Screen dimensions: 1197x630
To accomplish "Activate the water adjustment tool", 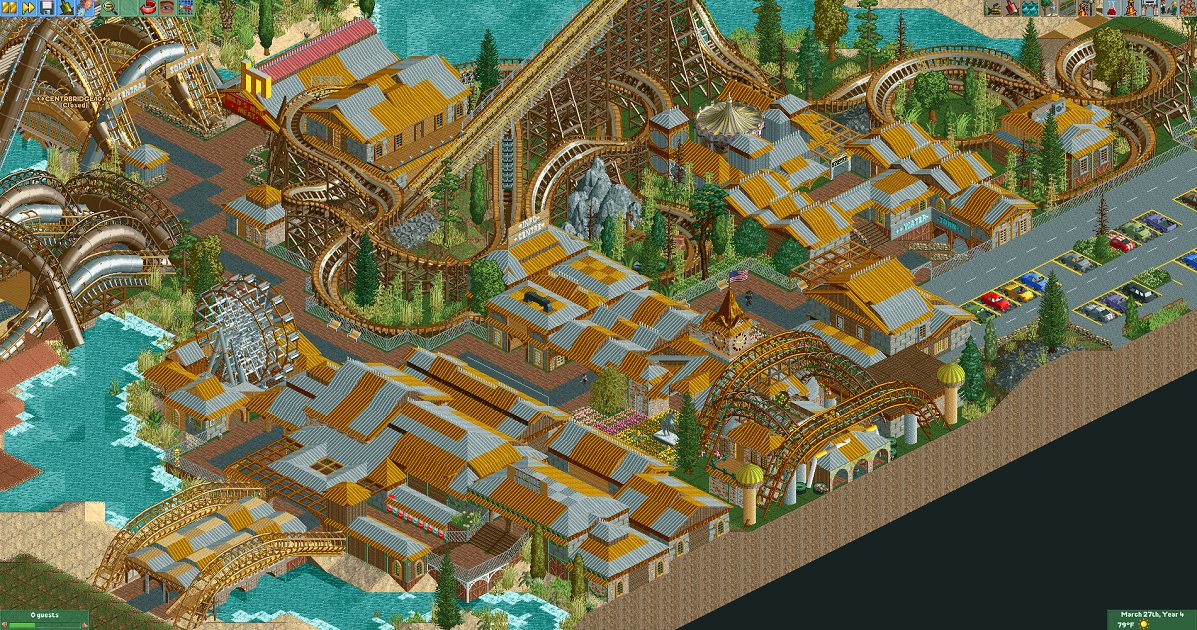I will coord(1031,8).
